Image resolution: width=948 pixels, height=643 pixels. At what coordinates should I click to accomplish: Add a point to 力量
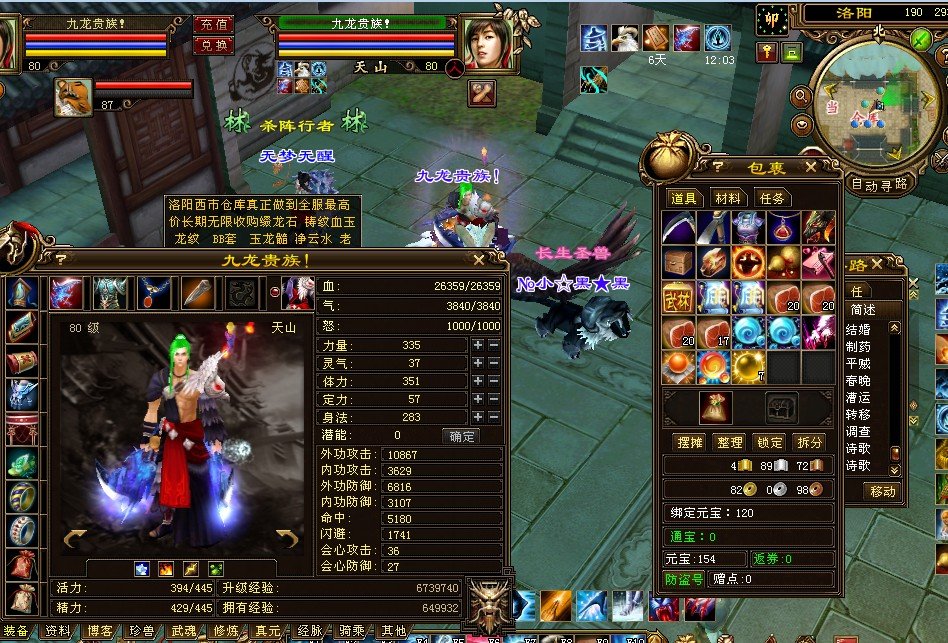[478, 345]
